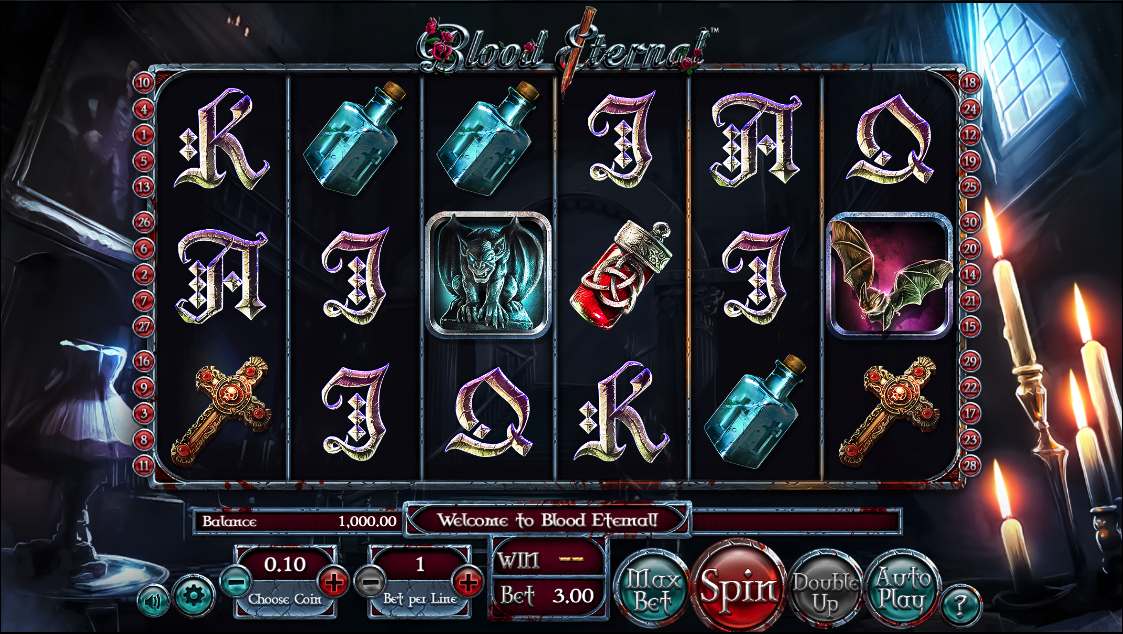Select payline number 18 marker
Image resolution: width=1123 pixels, height=634 pixels.
point(969,83)
